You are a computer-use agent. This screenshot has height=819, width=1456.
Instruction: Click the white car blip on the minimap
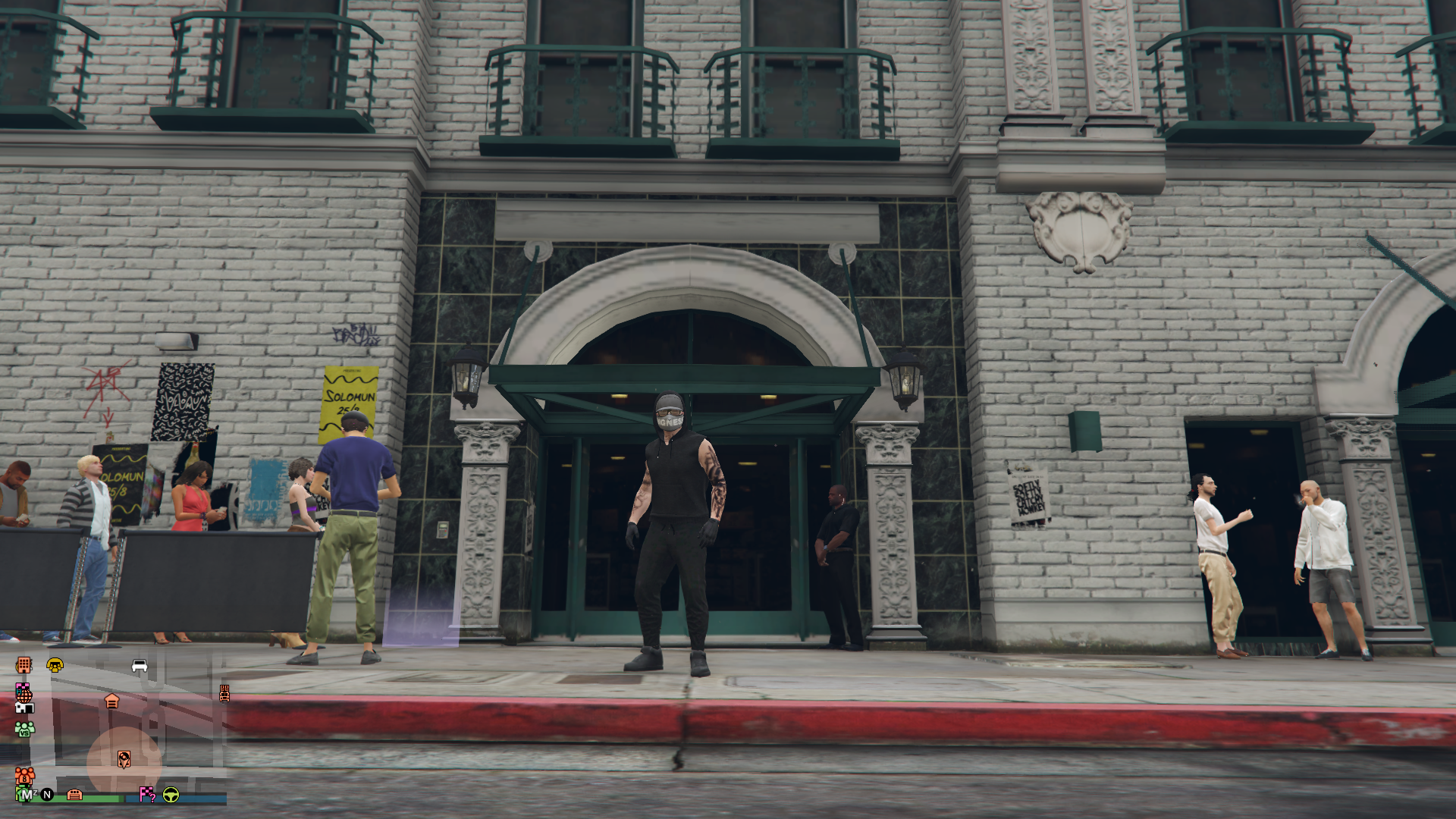140,667
